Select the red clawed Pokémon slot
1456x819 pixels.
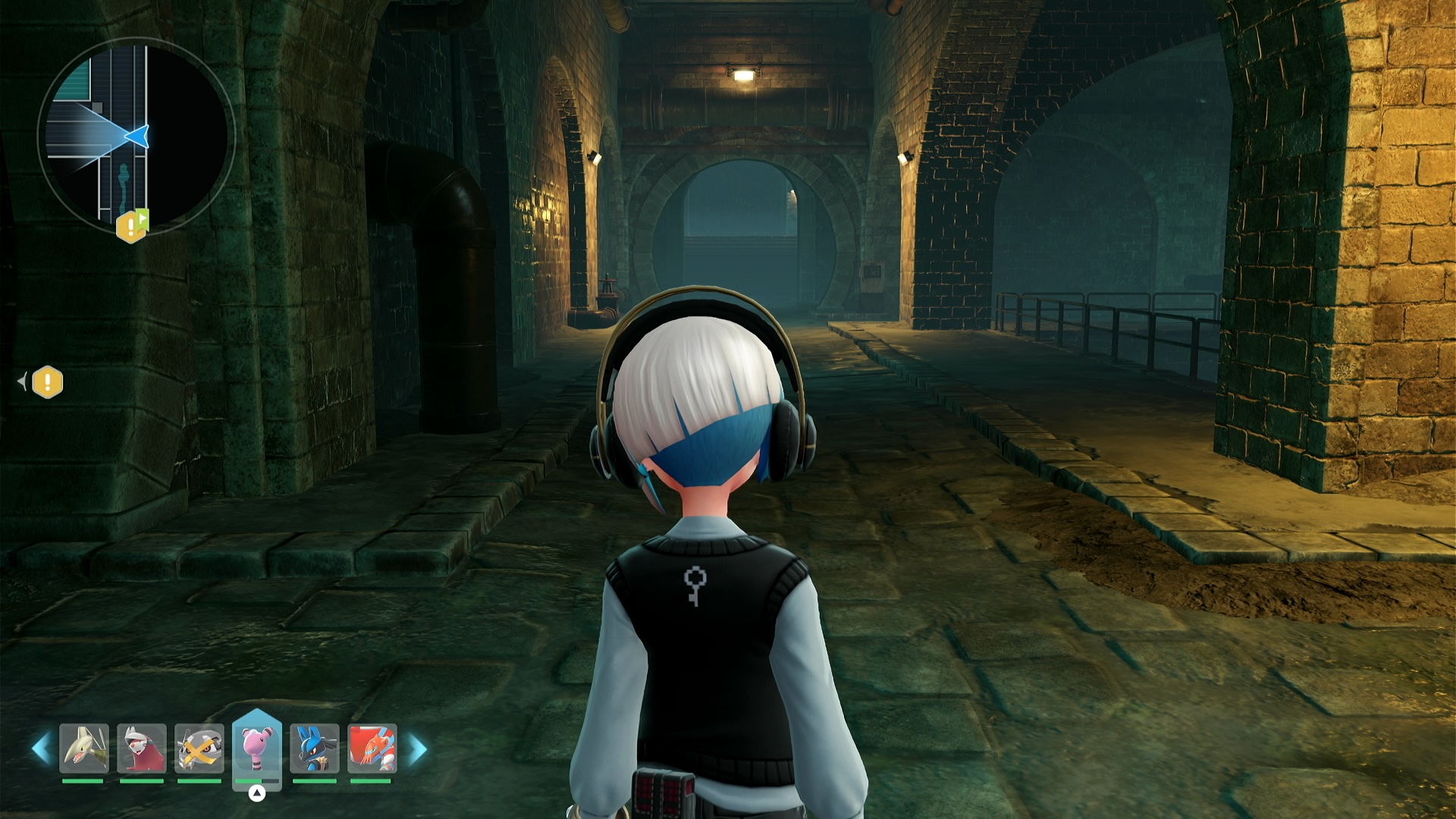[372, 748]
